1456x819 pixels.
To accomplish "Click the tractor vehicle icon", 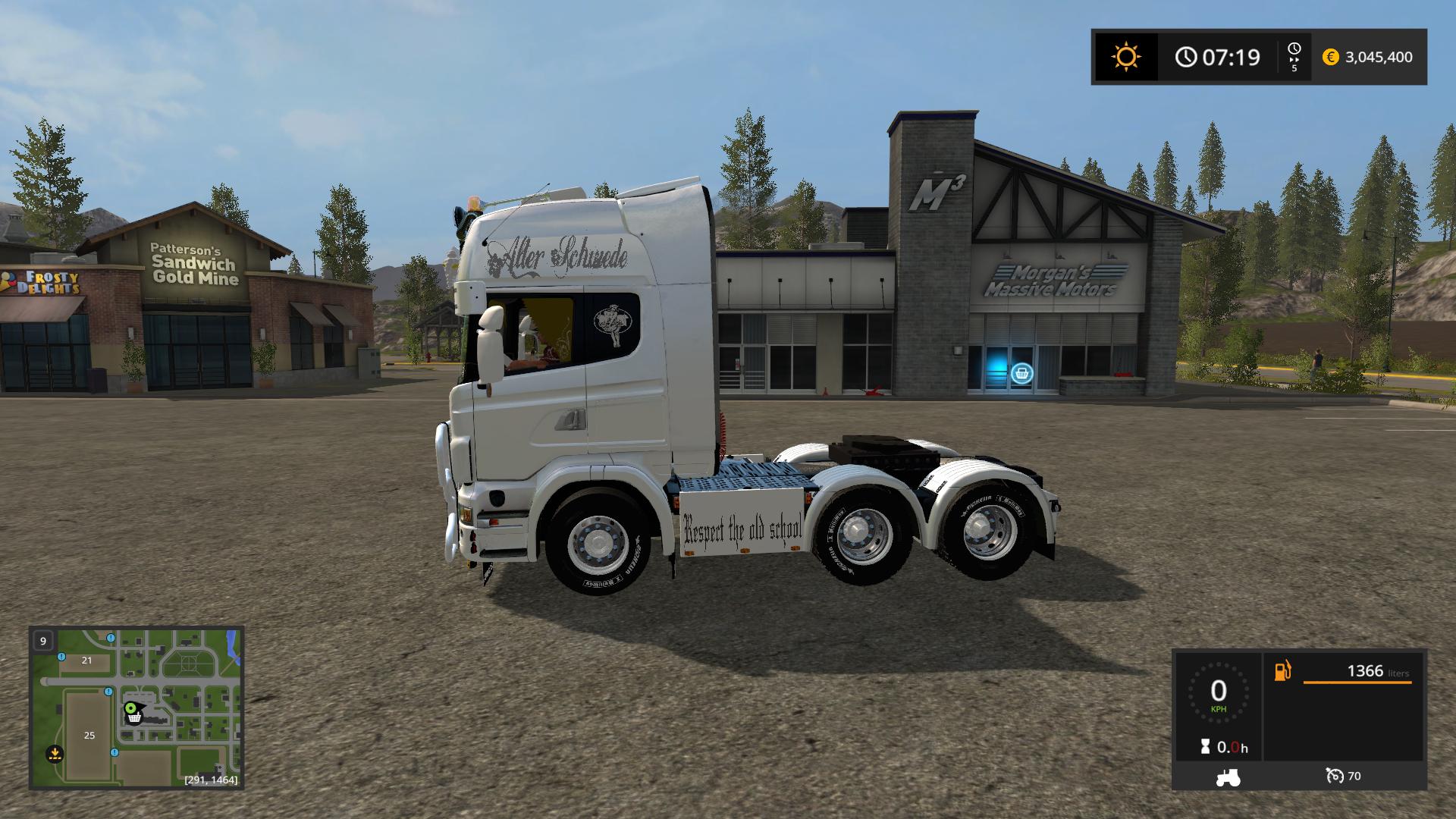I will tap(1227, 776).
